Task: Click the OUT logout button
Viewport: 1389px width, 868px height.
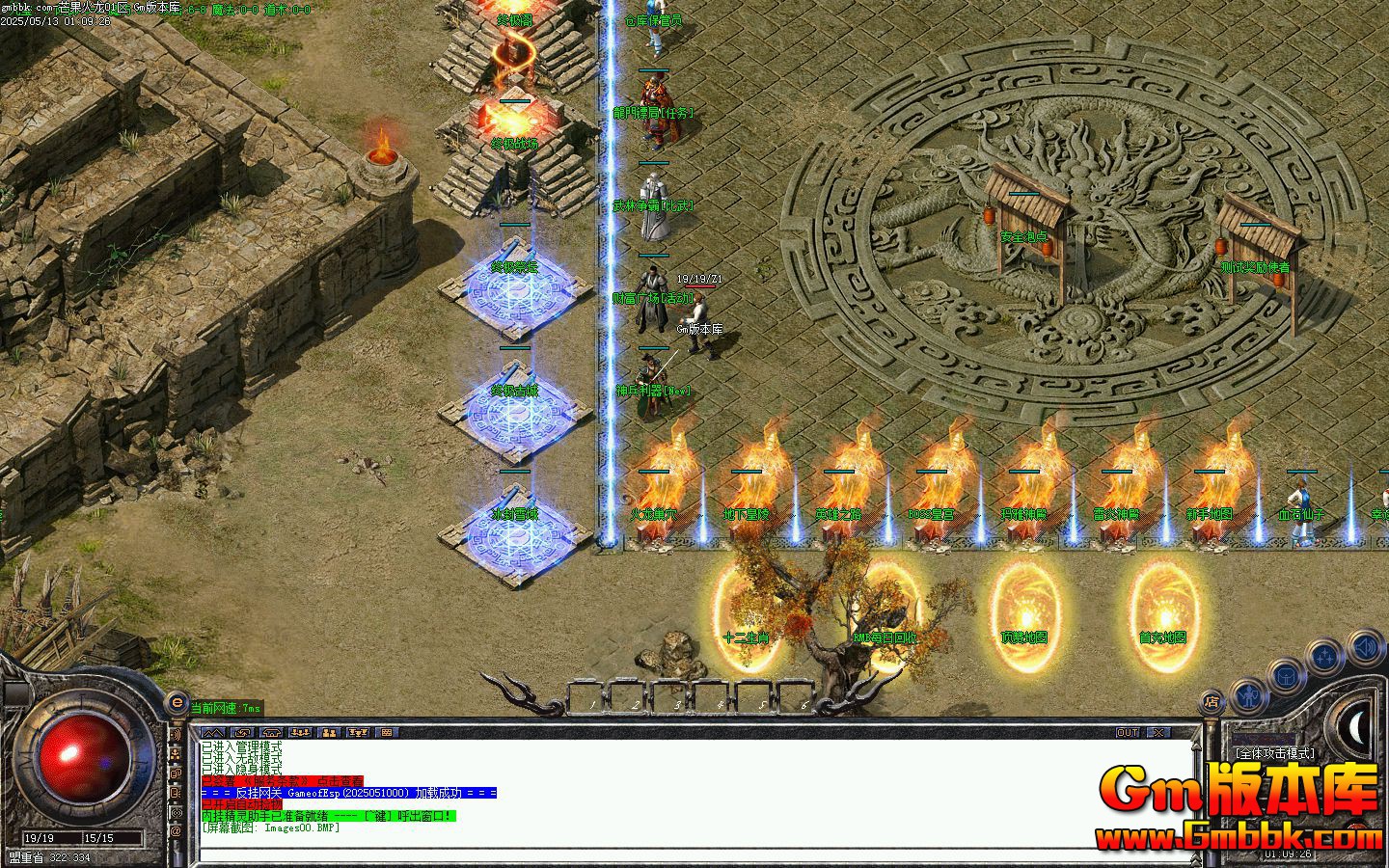Action: click(1128, 733)
